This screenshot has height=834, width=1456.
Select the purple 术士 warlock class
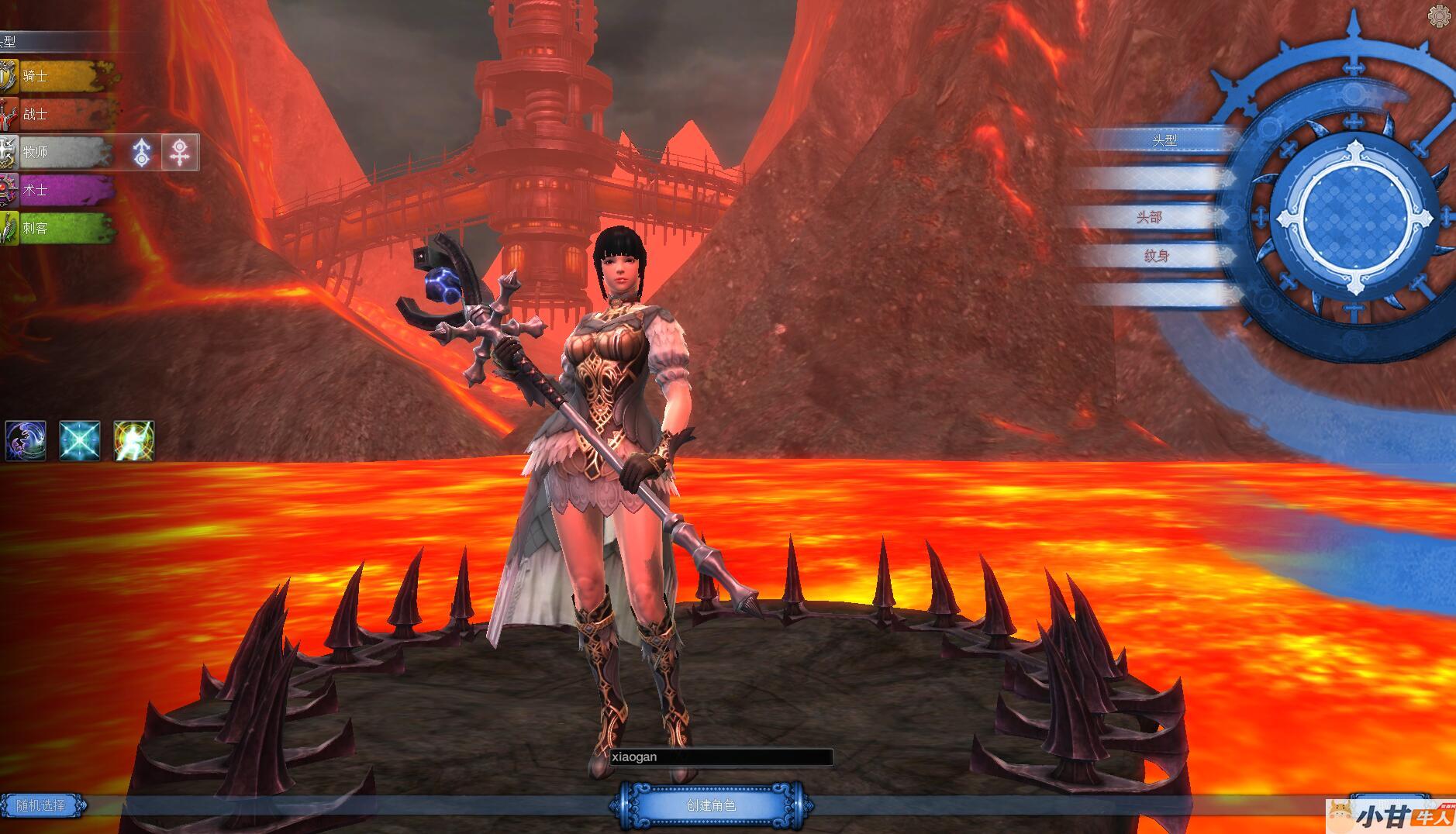58,190
